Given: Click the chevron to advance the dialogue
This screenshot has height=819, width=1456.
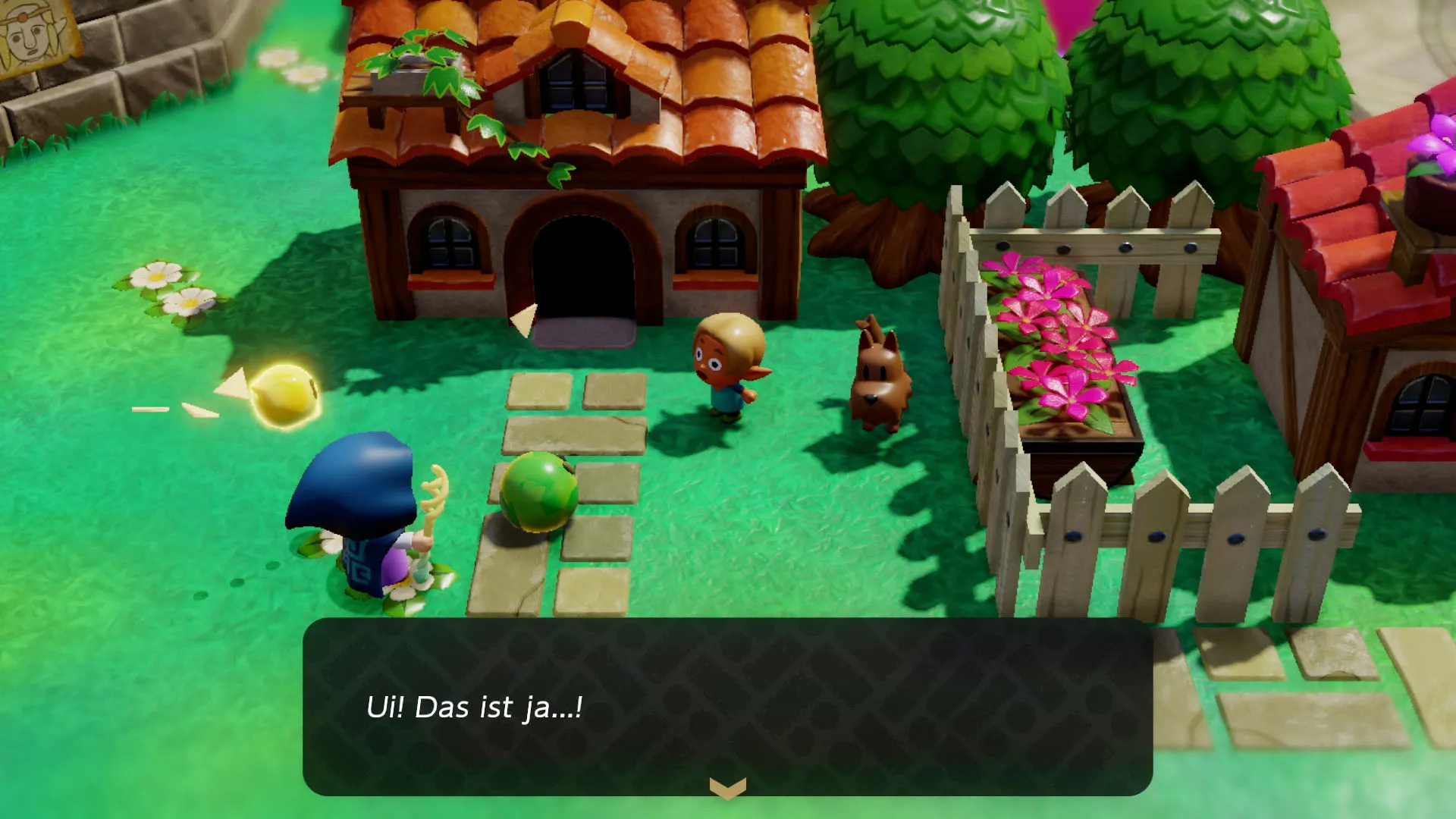Looking at the screenshot, I should (x=726, y=786).
